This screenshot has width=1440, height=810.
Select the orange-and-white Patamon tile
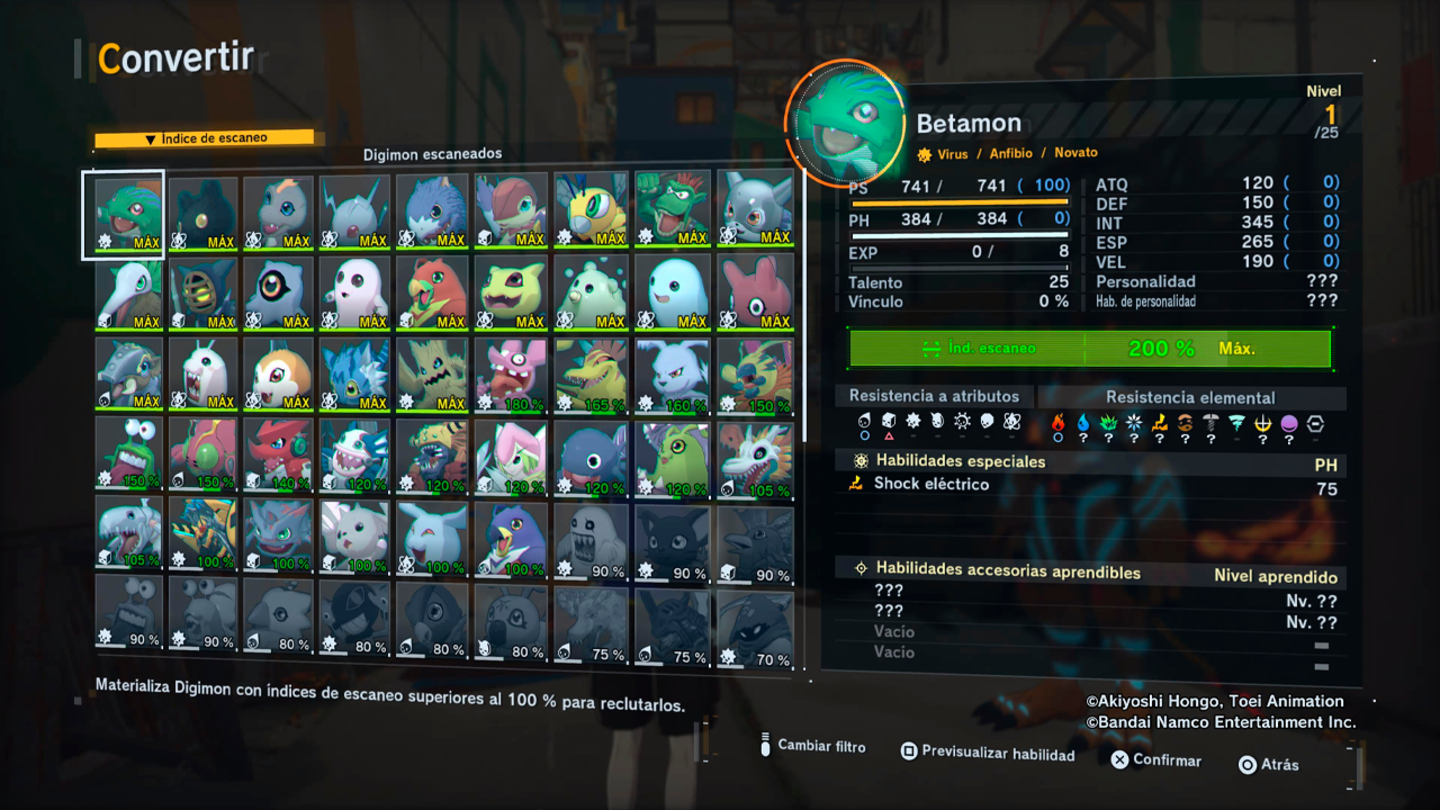click(279, 373)
